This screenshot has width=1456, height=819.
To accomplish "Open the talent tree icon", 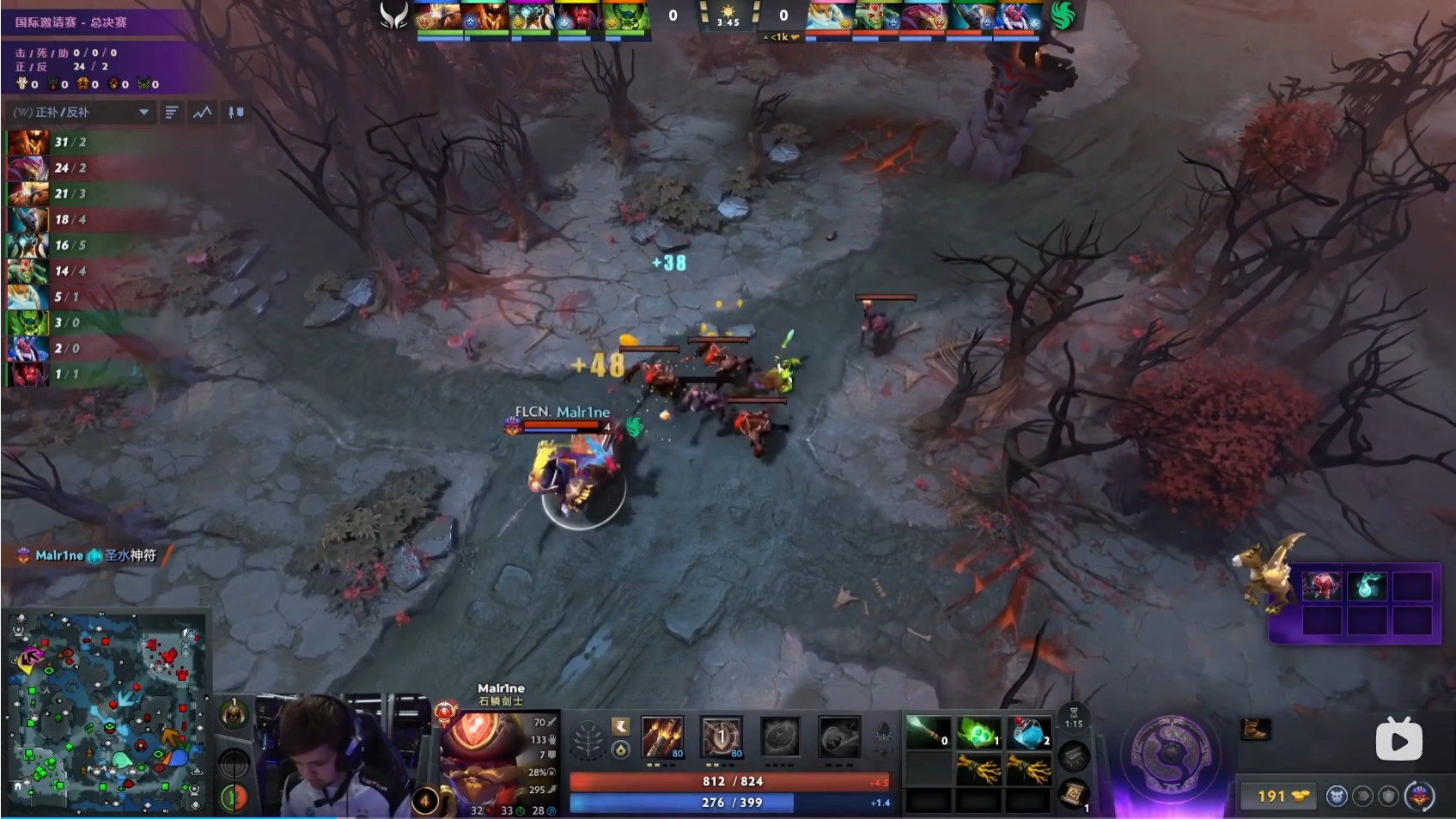I will (589, 740).
